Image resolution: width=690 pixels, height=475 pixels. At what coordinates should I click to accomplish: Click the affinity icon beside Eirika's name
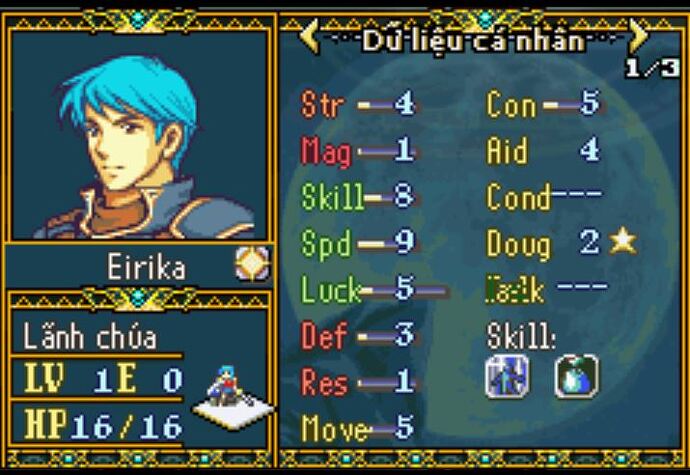pyautogui.click(x=252, y=264)
